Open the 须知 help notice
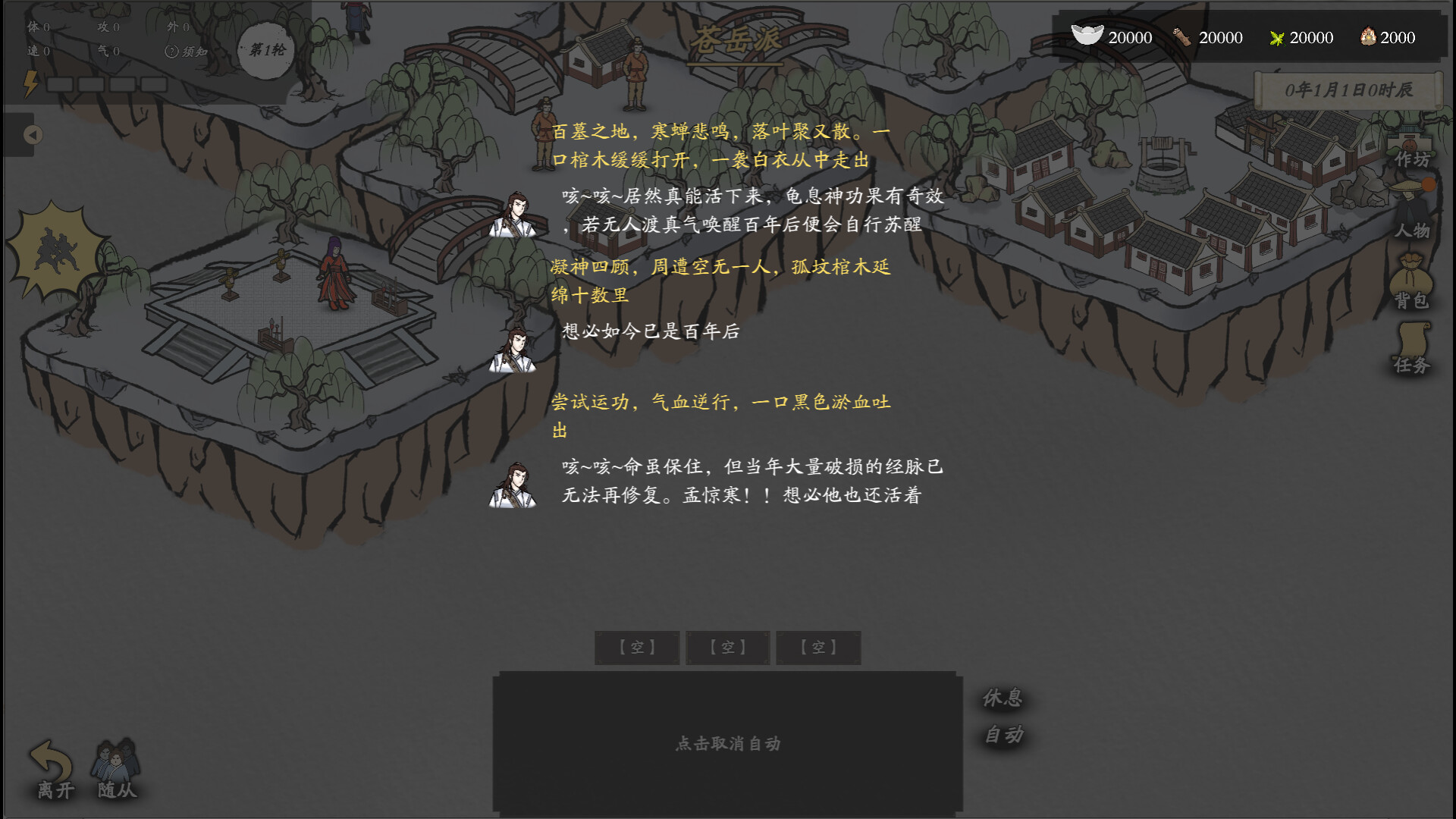This screenshot has width=1456, height=819. click(x=187, y=52)
